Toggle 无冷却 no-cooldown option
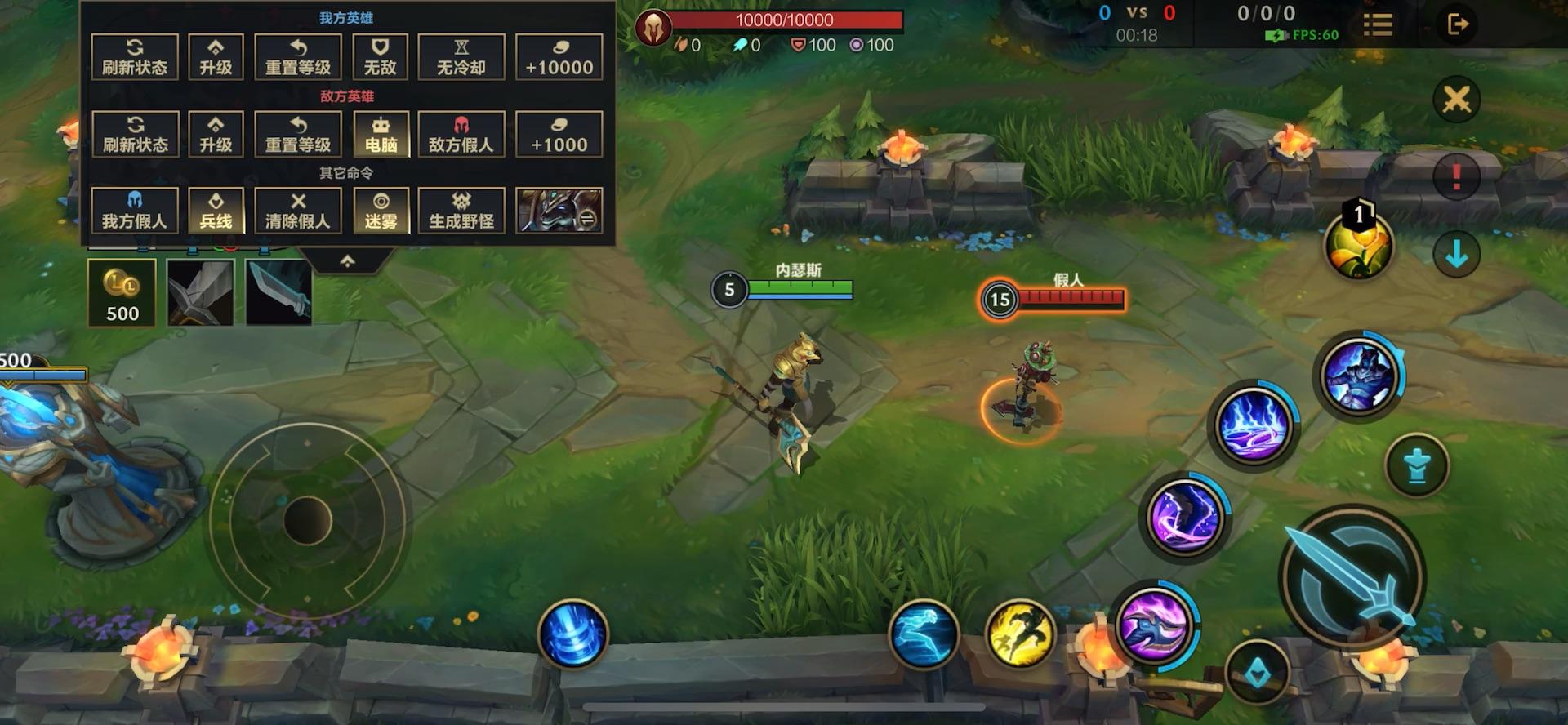 (x=461, y=56)
